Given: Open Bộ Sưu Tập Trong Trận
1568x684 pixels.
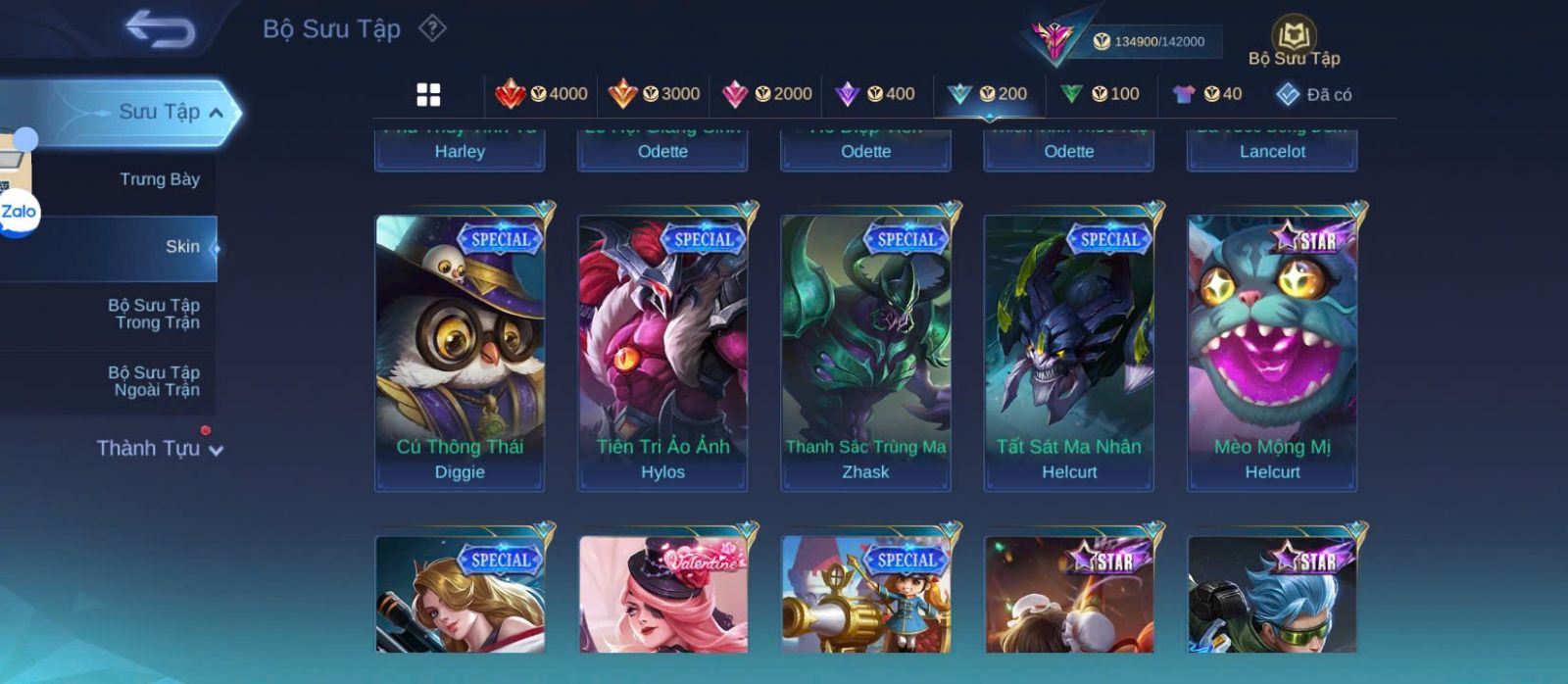Looking at the screenshot, I should 154,314.
